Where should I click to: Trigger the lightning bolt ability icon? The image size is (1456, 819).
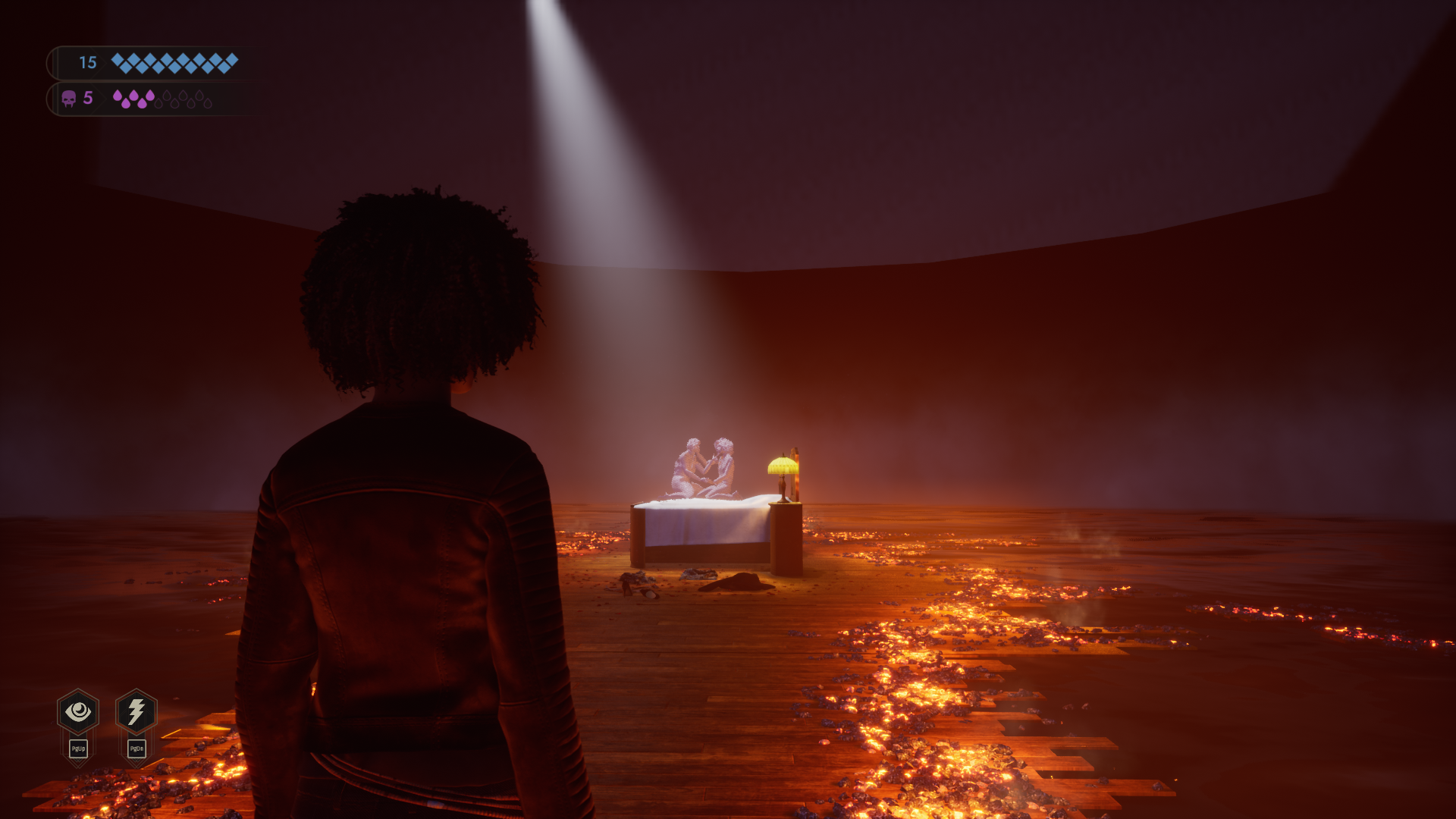136,711
